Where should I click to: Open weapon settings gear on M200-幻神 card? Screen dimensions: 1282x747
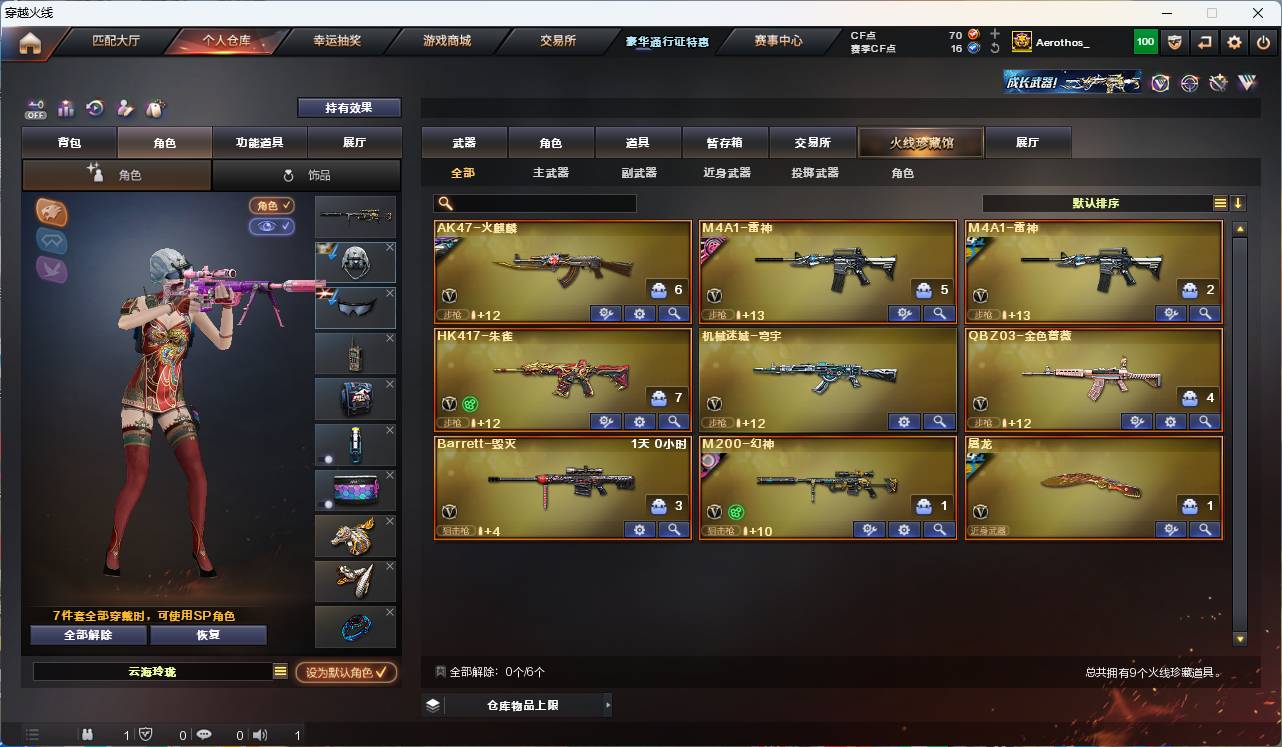pos(904,530)
